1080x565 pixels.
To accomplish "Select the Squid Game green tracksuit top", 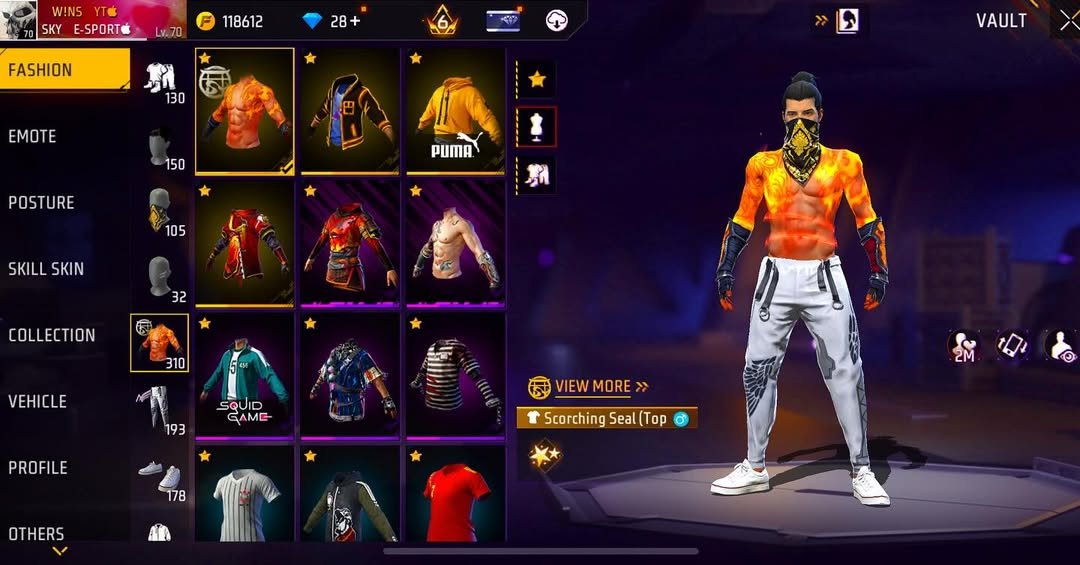I will pos(245,376).
